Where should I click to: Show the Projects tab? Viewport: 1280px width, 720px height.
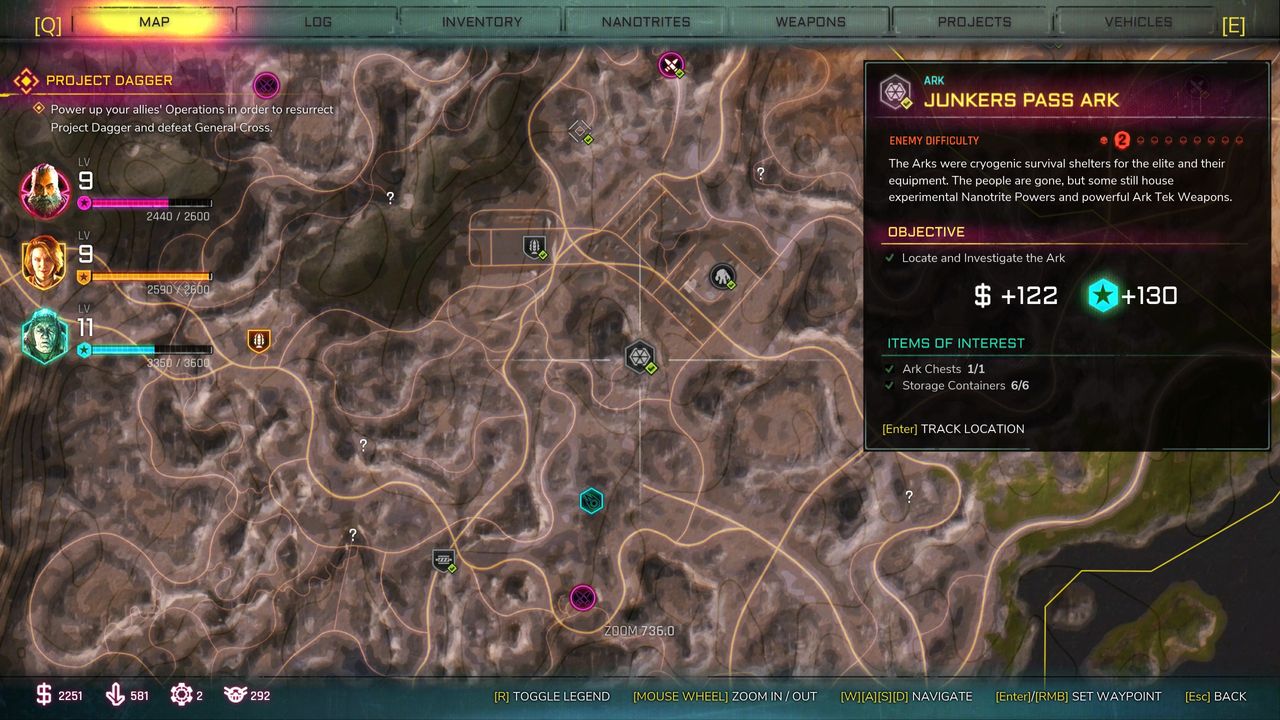click(974, 21)
